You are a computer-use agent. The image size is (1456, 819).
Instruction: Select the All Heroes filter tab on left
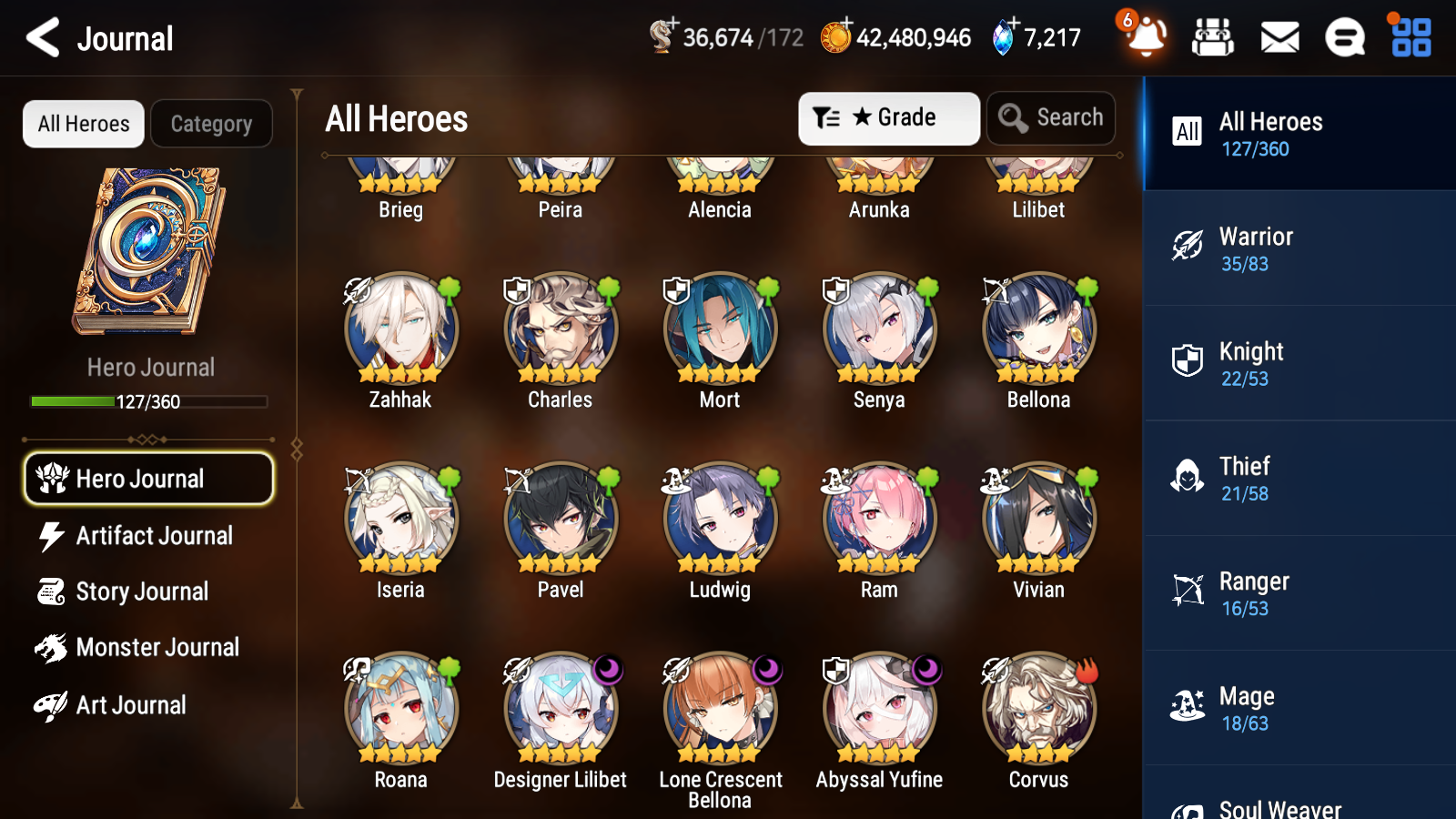83,124
